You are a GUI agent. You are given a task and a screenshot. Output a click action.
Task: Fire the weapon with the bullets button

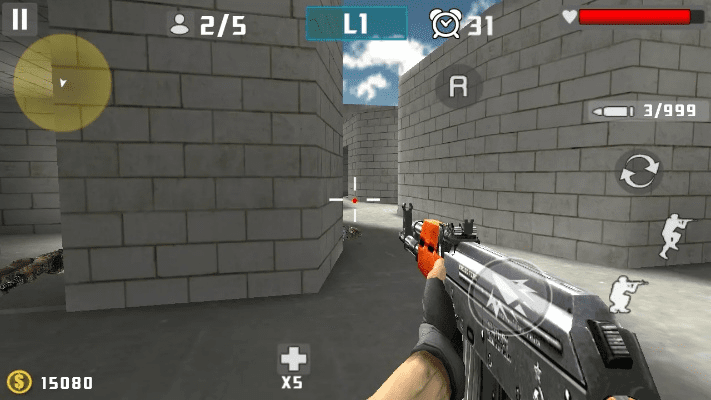point(509,298)
